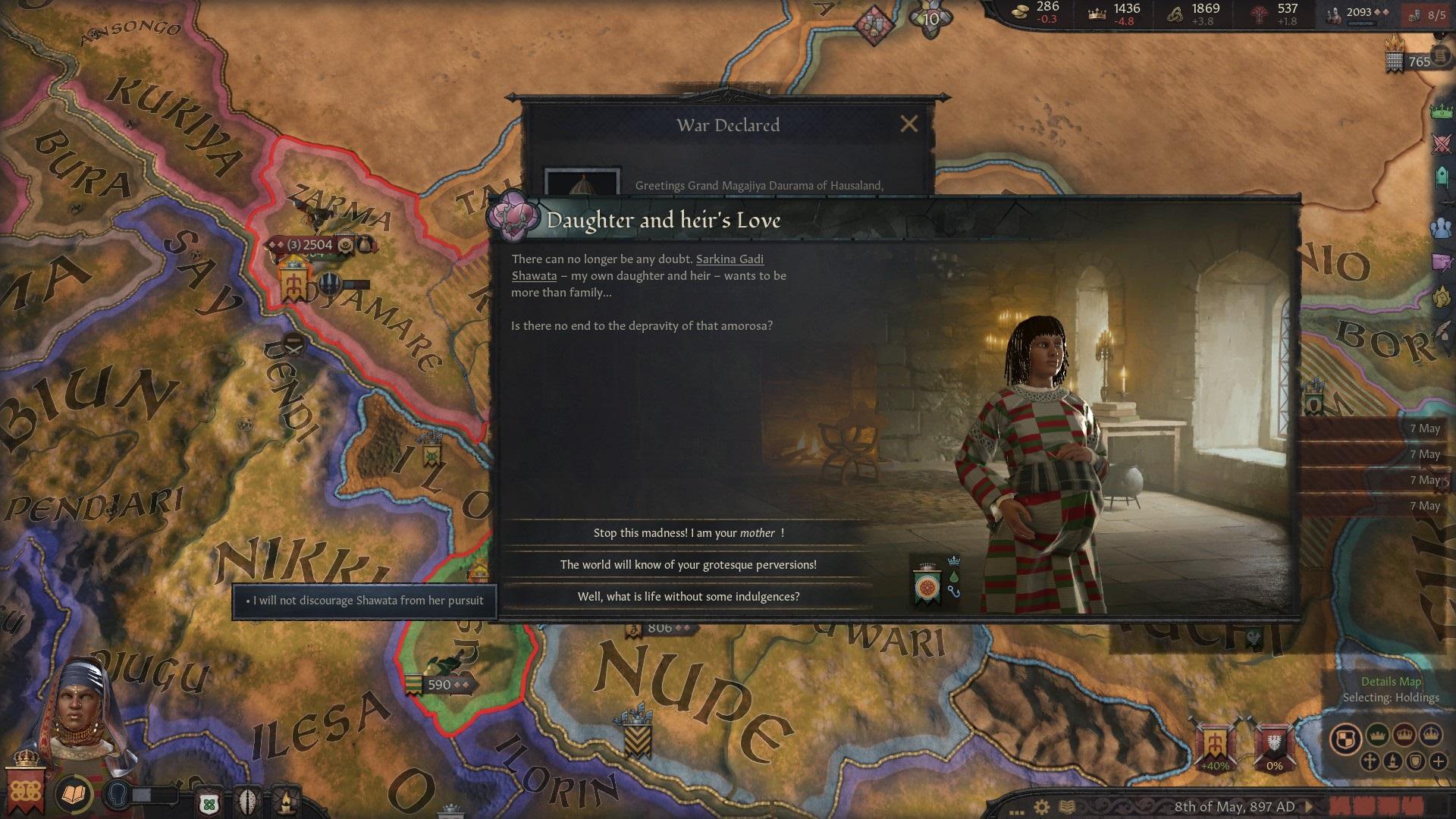Open the Sarkina Gadi Shawata character link
Viewport: 1456px width, 819px height.
point(729,259)
